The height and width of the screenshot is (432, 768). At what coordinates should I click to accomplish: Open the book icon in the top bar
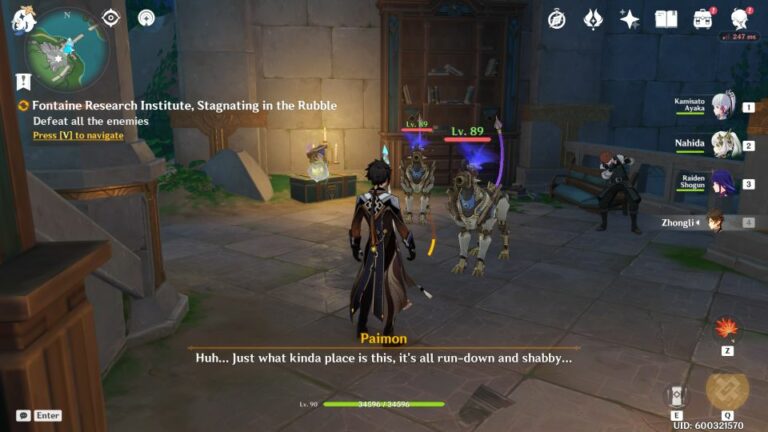[x=666, y=19]
